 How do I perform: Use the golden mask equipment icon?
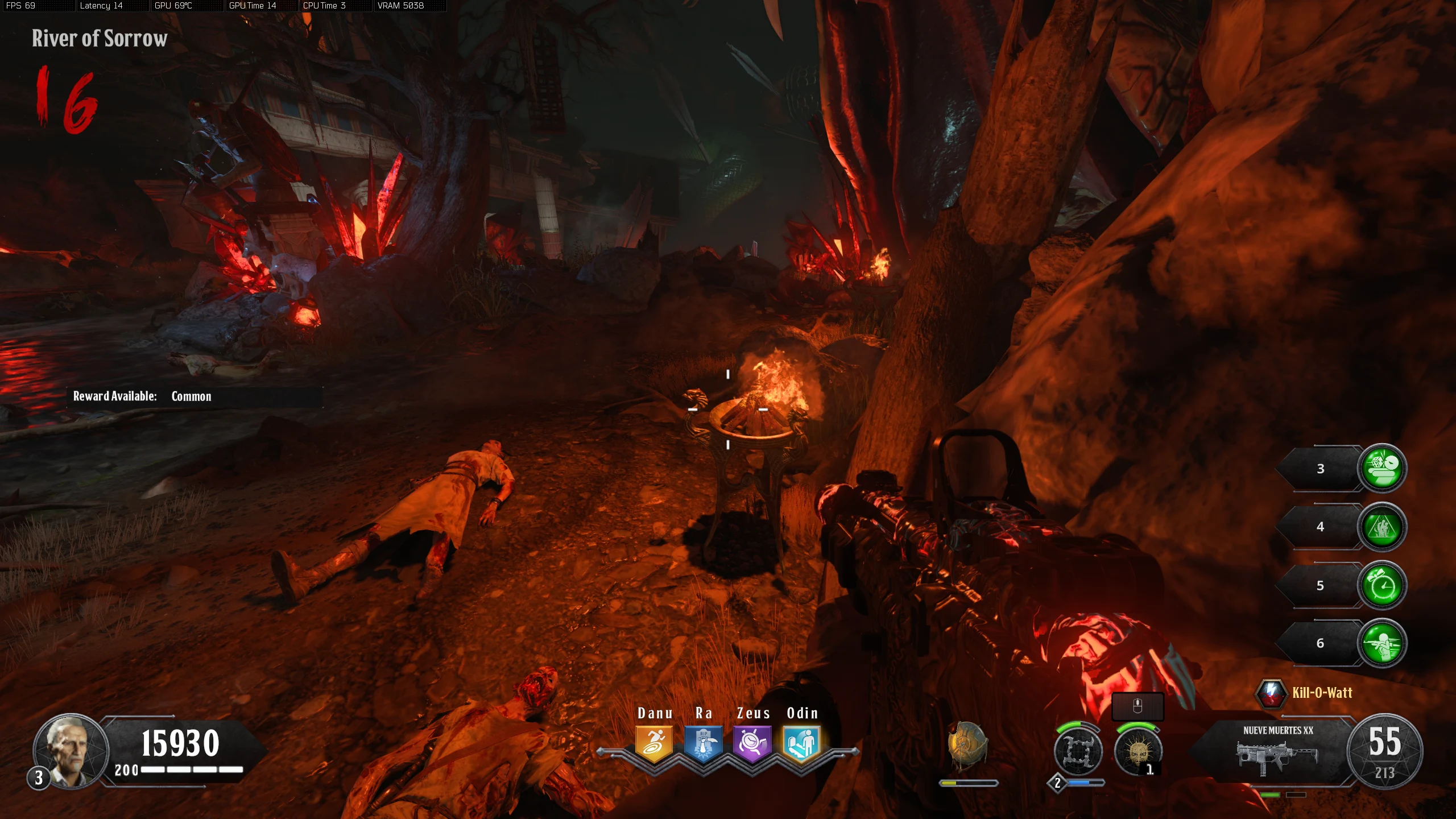(1137, 751)
